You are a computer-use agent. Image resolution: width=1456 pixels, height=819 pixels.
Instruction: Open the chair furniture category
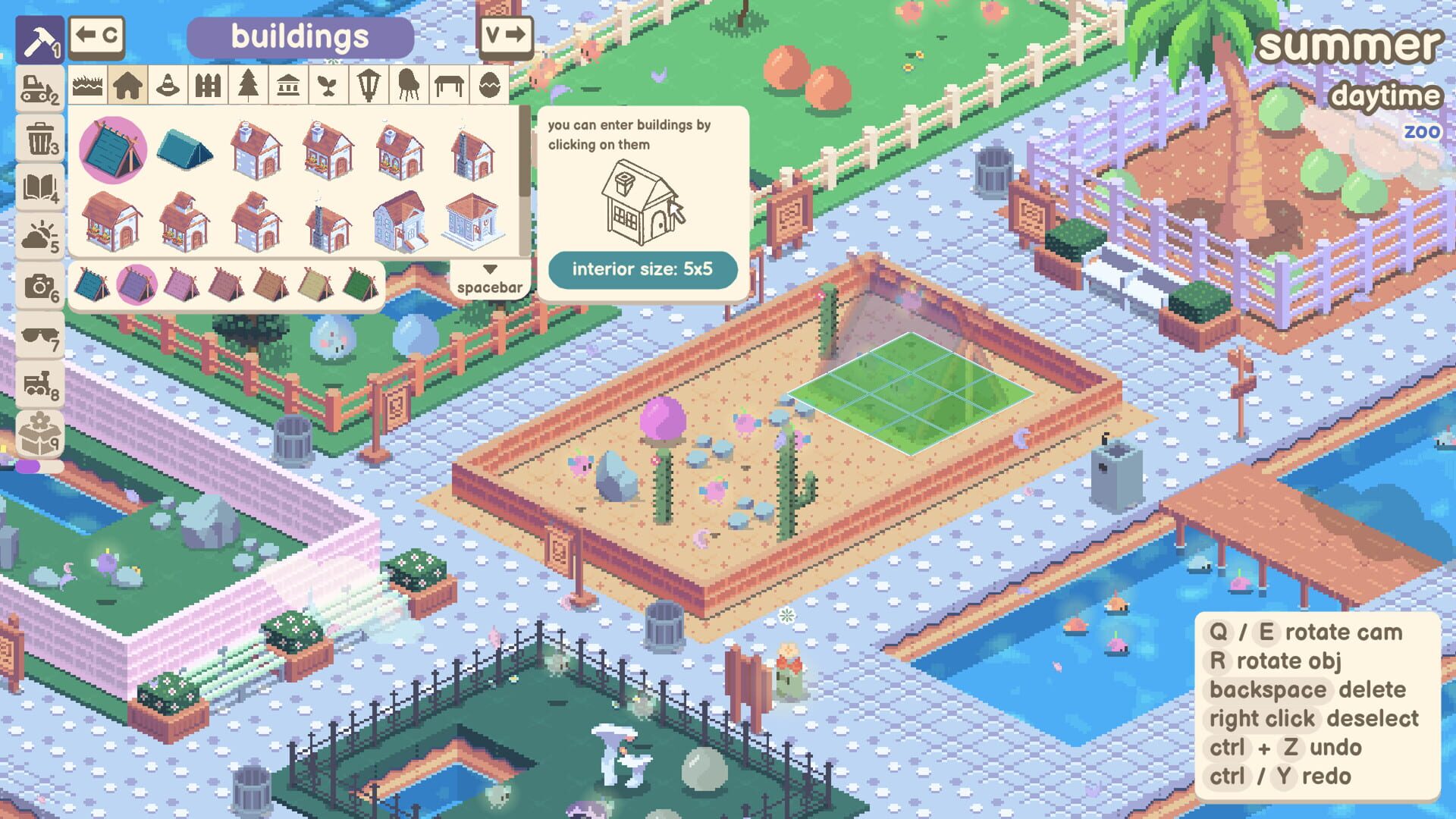pos(408,86)
